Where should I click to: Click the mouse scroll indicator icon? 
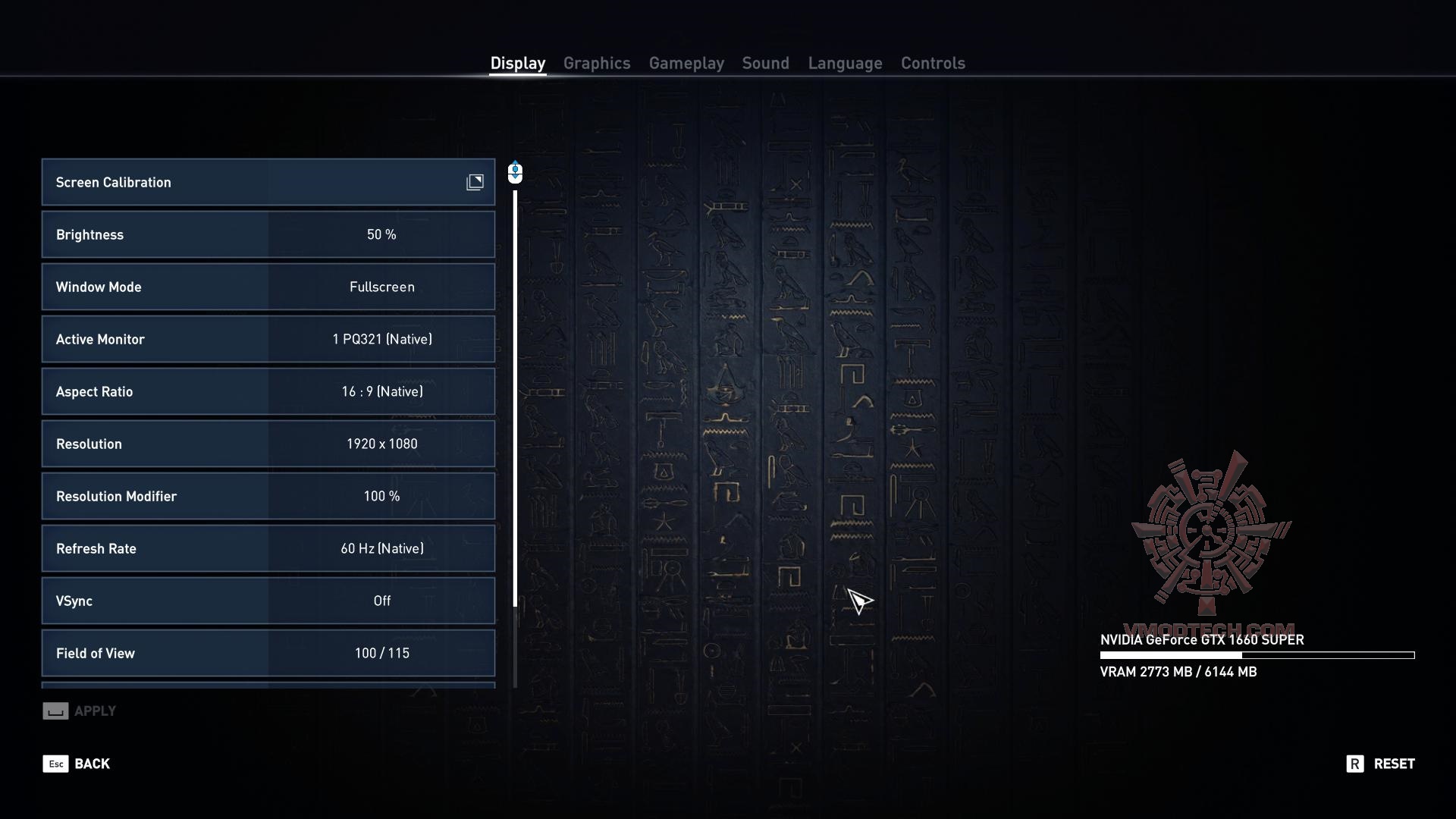515,173
